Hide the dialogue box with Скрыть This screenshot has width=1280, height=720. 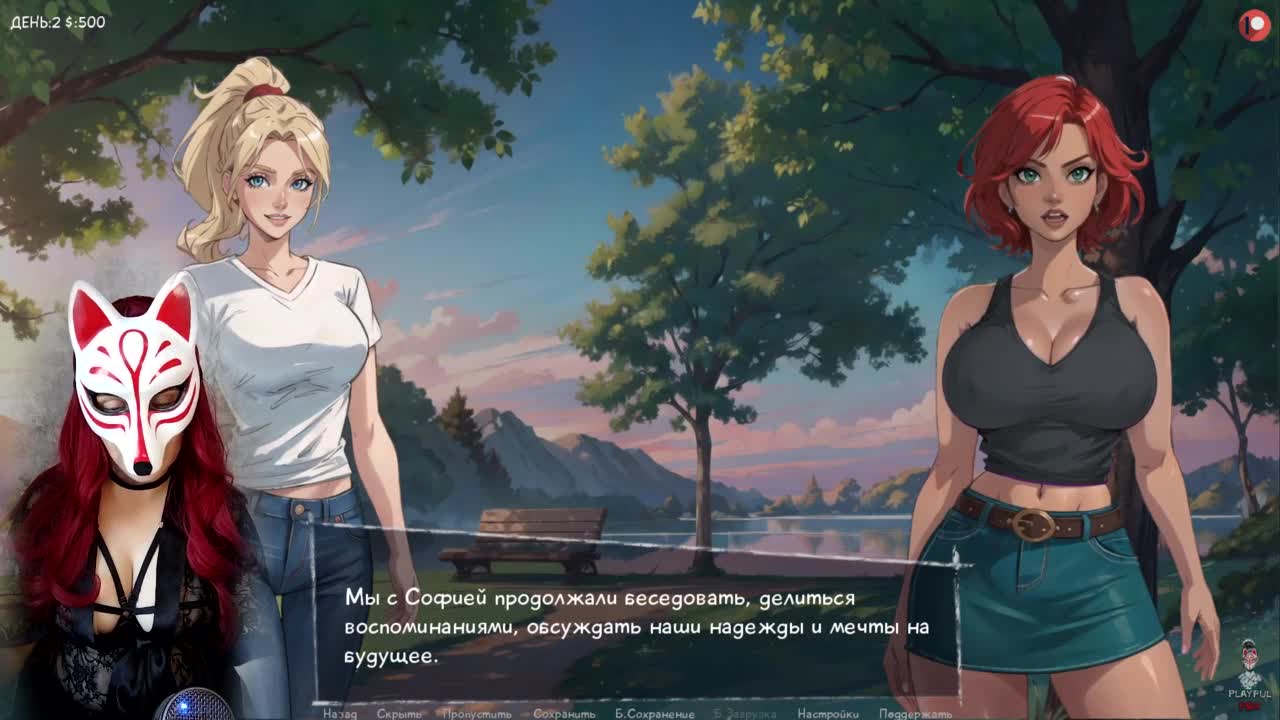point(399,714)
